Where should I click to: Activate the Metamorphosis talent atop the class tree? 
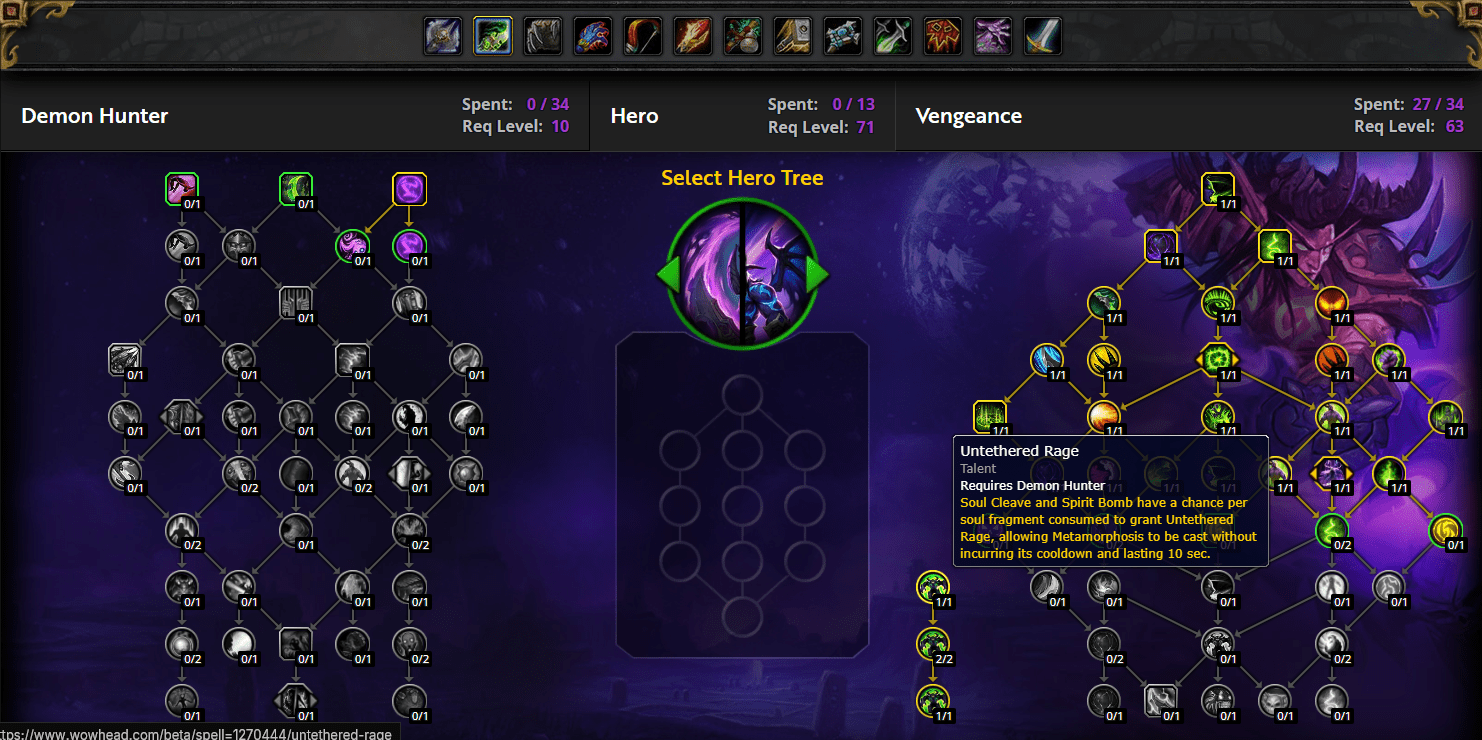(410, 188)
